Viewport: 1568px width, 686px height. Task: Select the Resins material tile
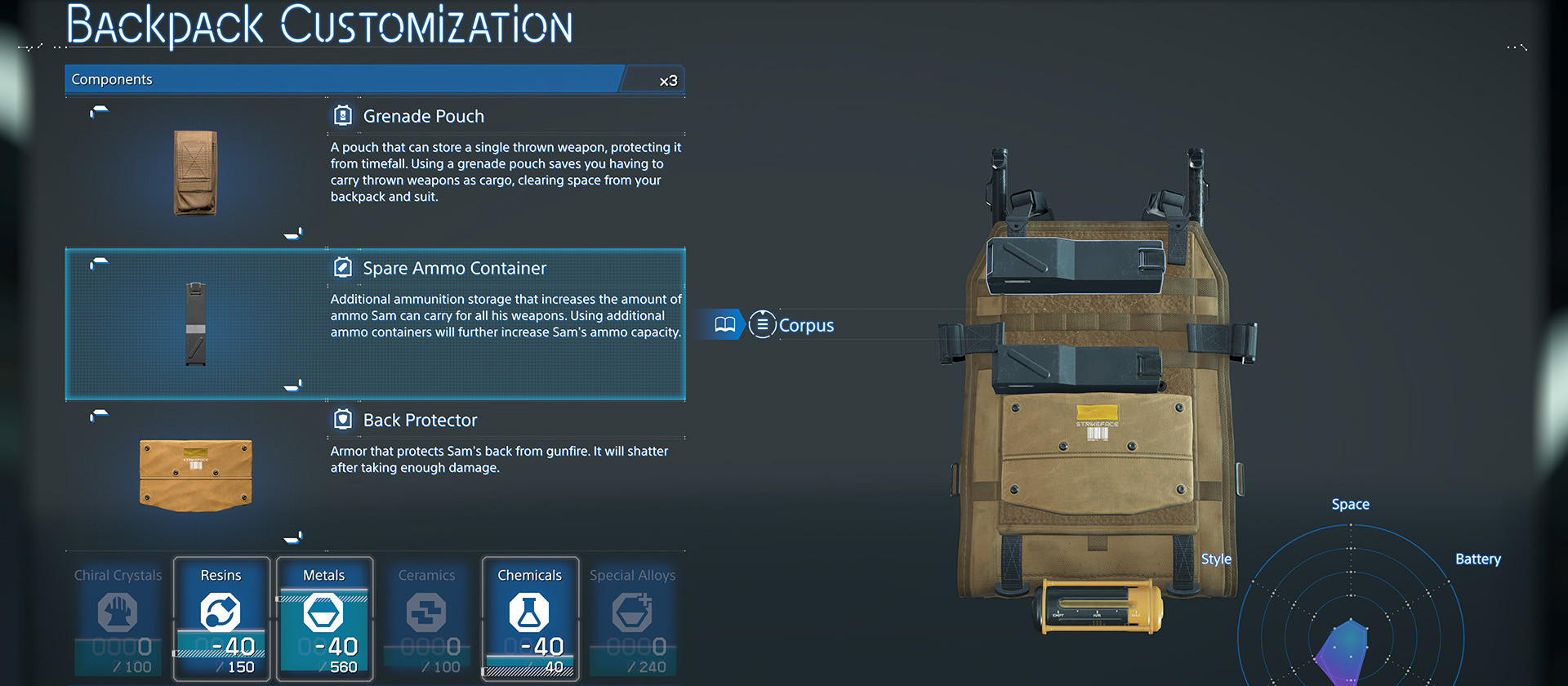point(221,618)
